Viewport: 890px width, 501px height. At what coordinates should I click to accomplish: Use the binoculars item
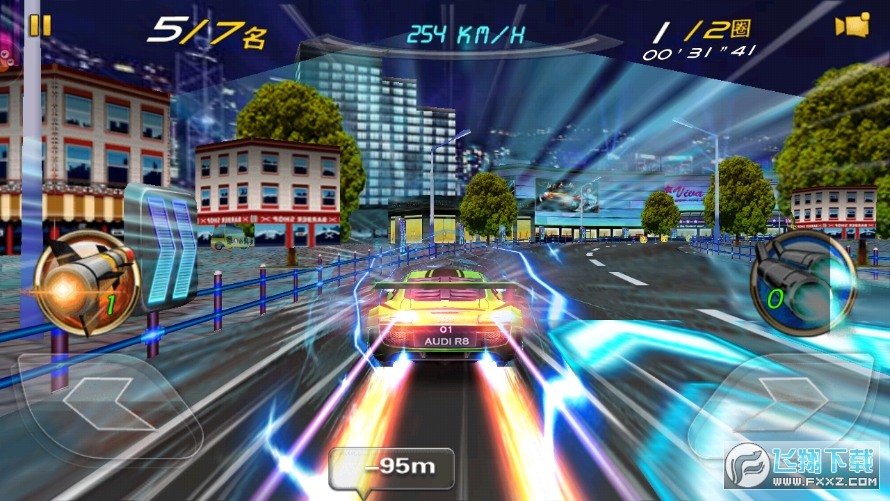pos(802,283)
